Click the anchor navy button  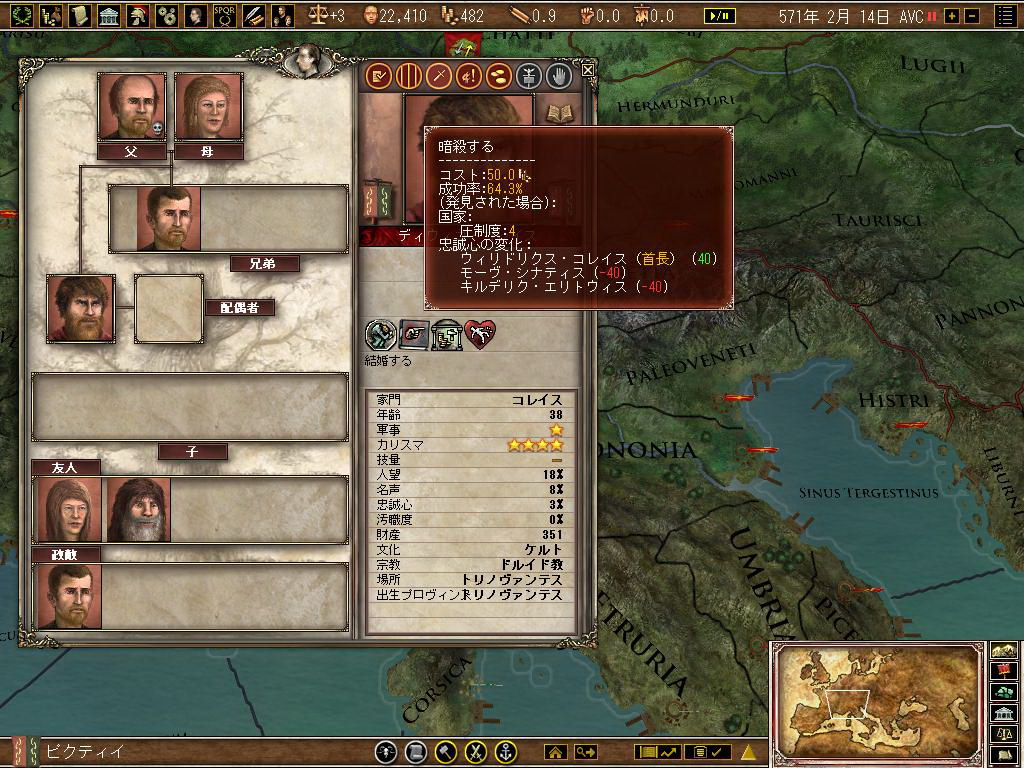(x=507, y=751)
